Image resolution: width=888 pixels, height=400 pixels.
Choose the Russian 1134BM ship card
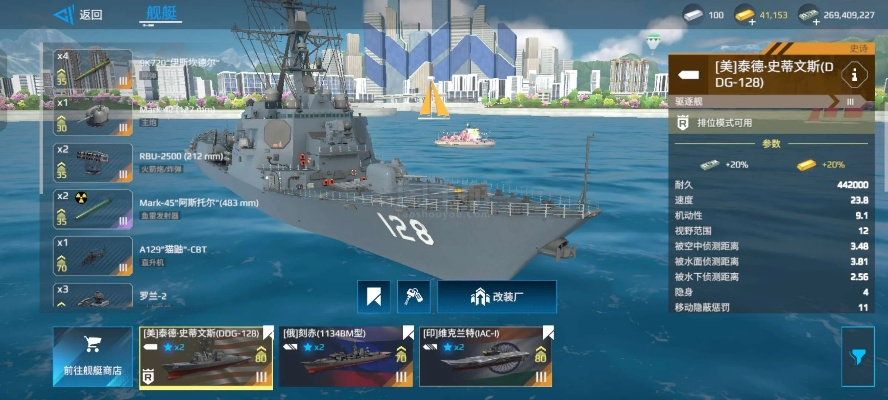pyautogui.click(x=345, y=357)
